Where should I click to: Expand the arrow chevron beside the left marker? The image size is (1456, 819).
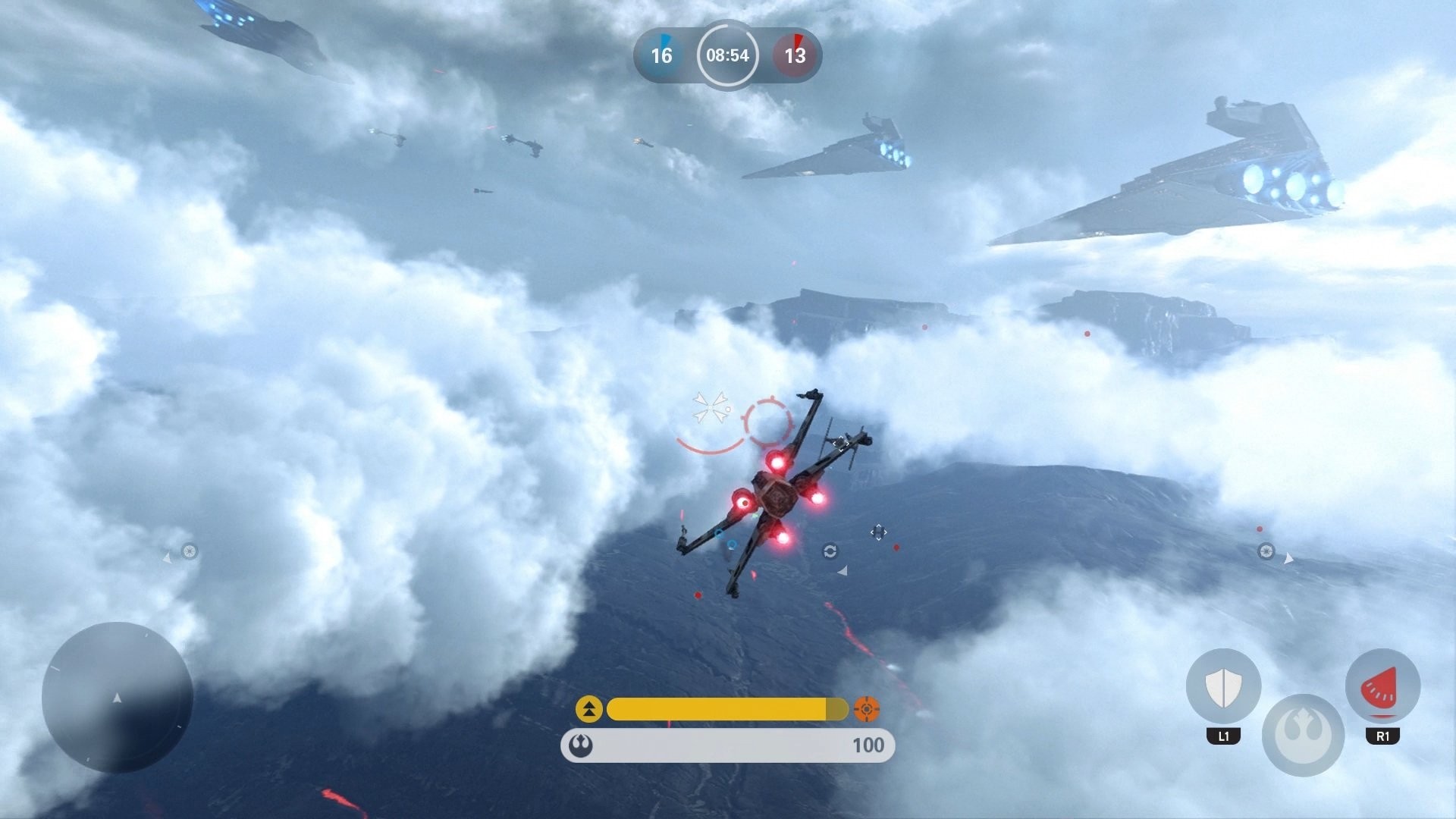pyautogui.click(x=168, y=557)
